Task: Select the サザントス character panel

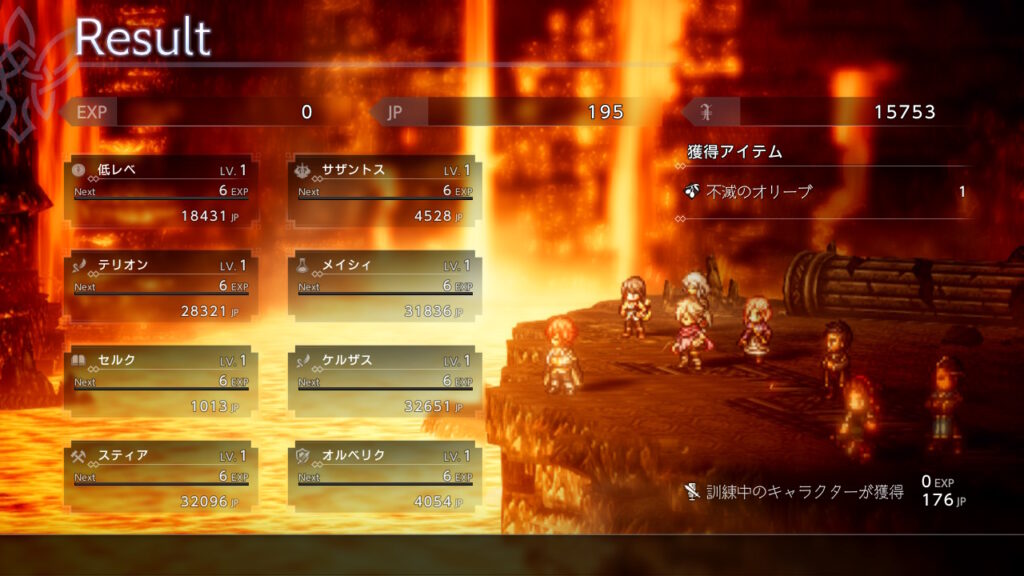Action: click(x=385, y=191)
